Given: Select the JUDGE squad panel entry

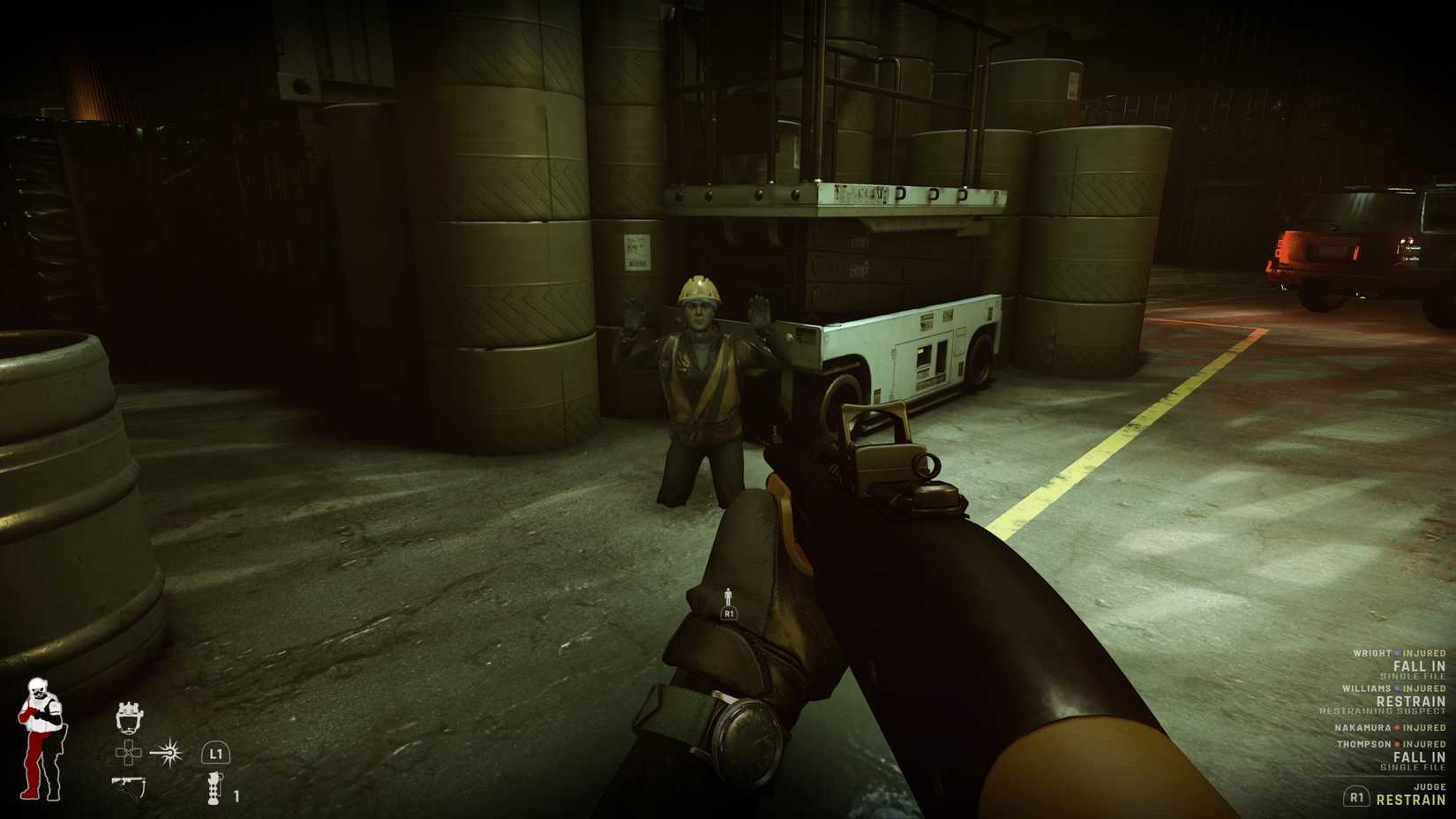Looking at the screenshot, I should [x=1430, y=786].
